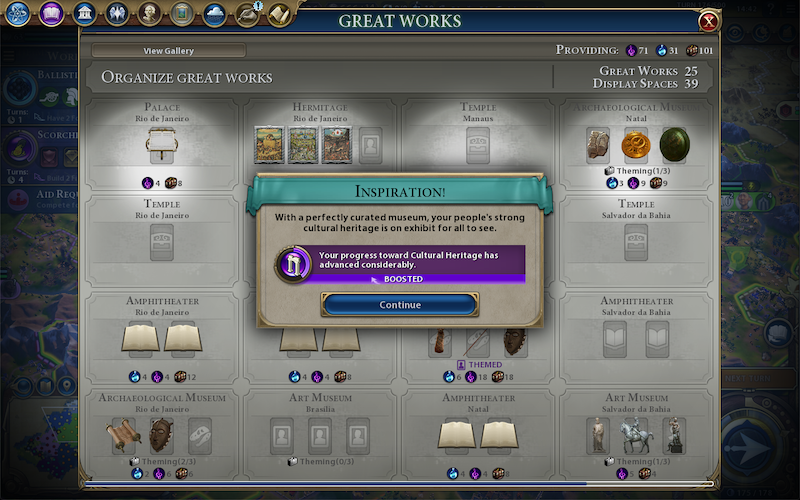Open the hand-with-quill notification icon

246,14
